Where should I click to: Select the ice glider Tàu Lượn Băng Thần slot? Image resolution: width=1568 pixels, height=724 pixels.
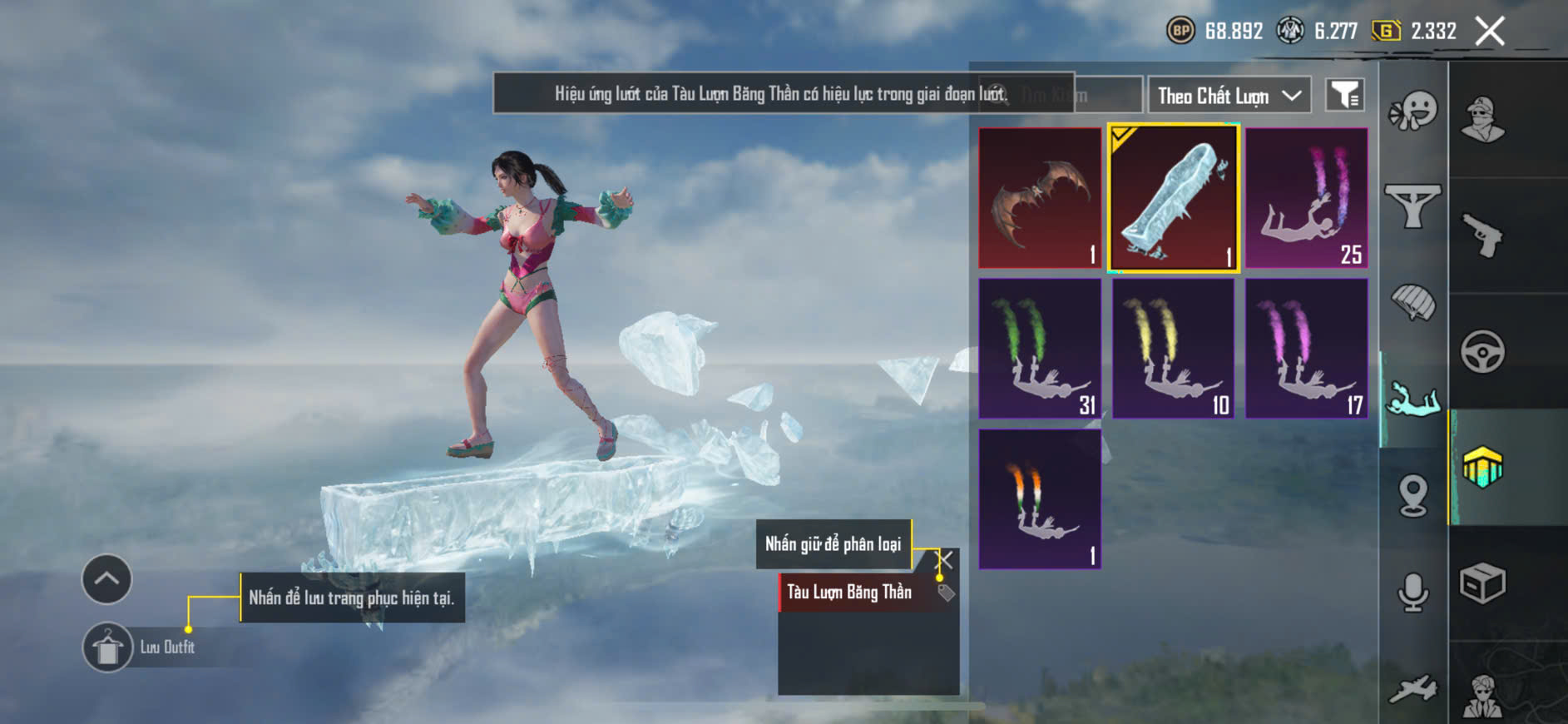[1173, 198]
